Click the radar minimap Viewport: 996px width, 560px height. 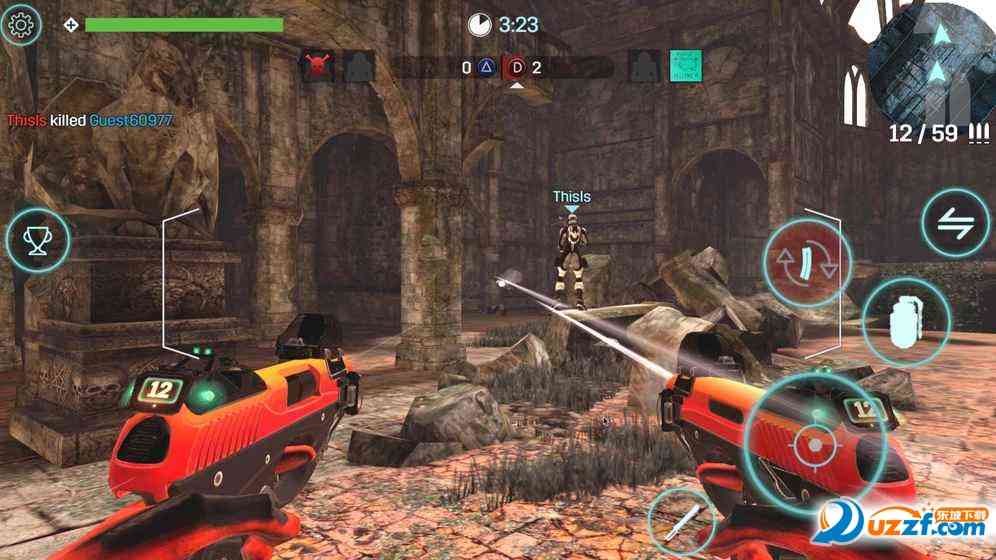click(x=932, y=60)
